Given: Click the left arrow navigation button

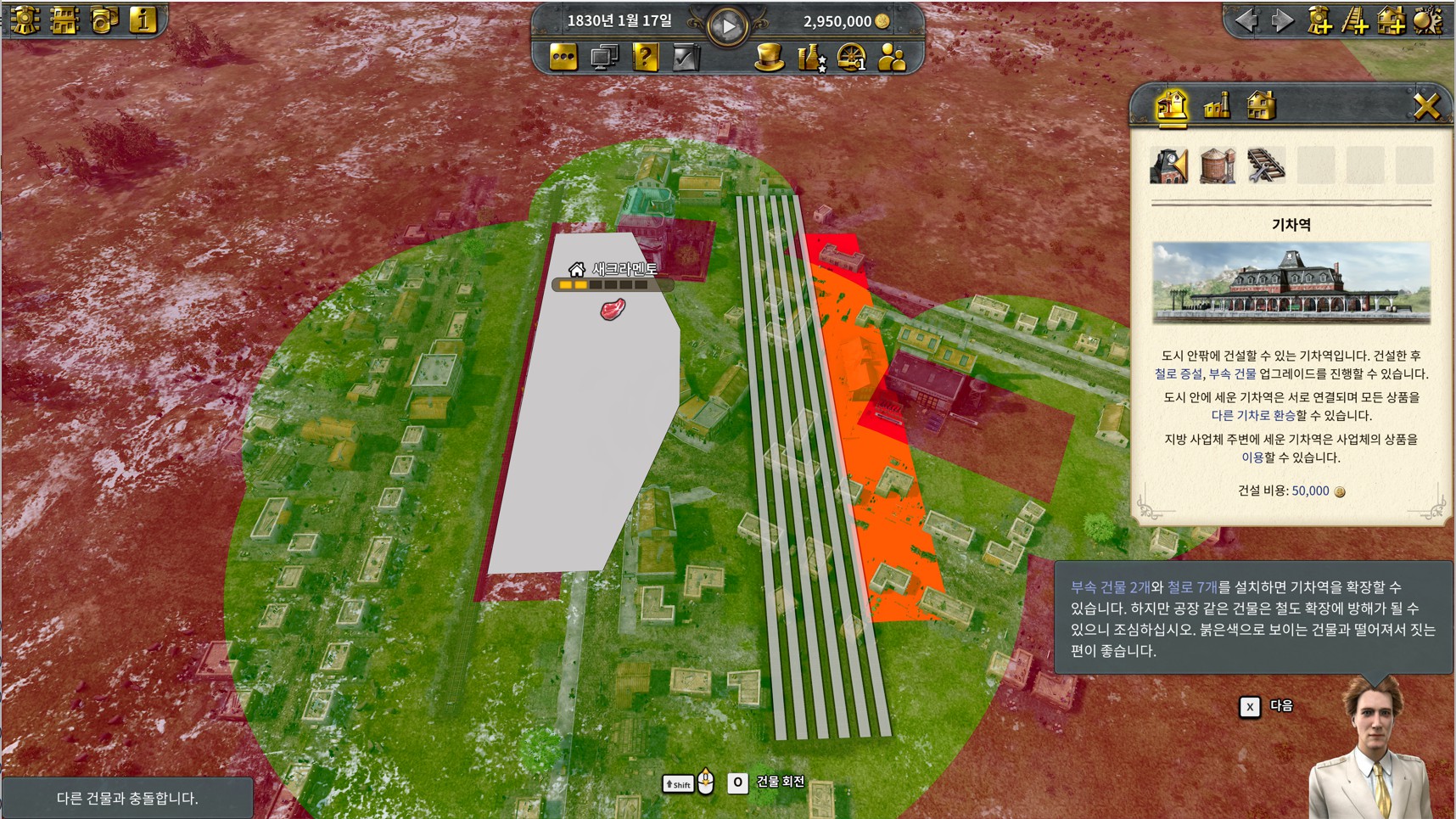Looking at the screenshot, I should (x=1246, y=20).
